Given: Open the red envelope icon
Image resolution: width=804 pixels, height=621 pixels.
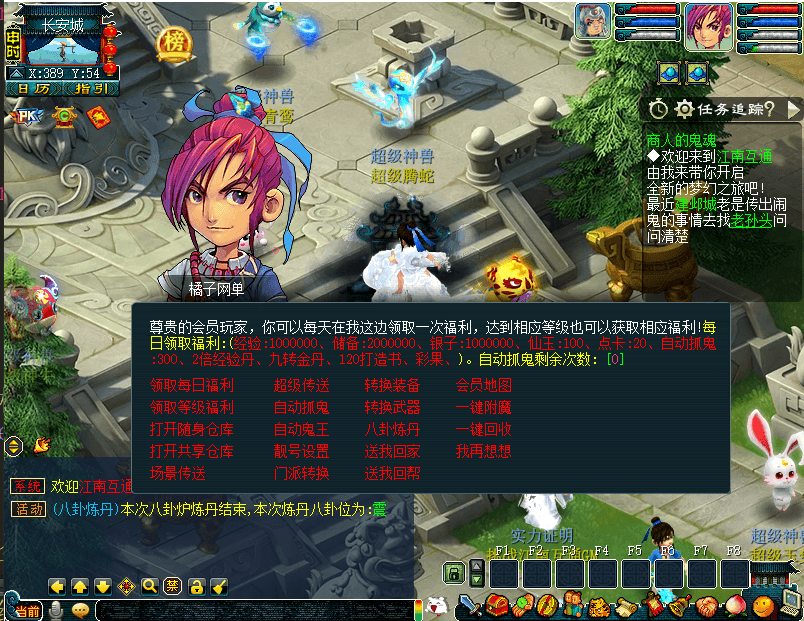Looking at the screenshot, I should (98, 116).
